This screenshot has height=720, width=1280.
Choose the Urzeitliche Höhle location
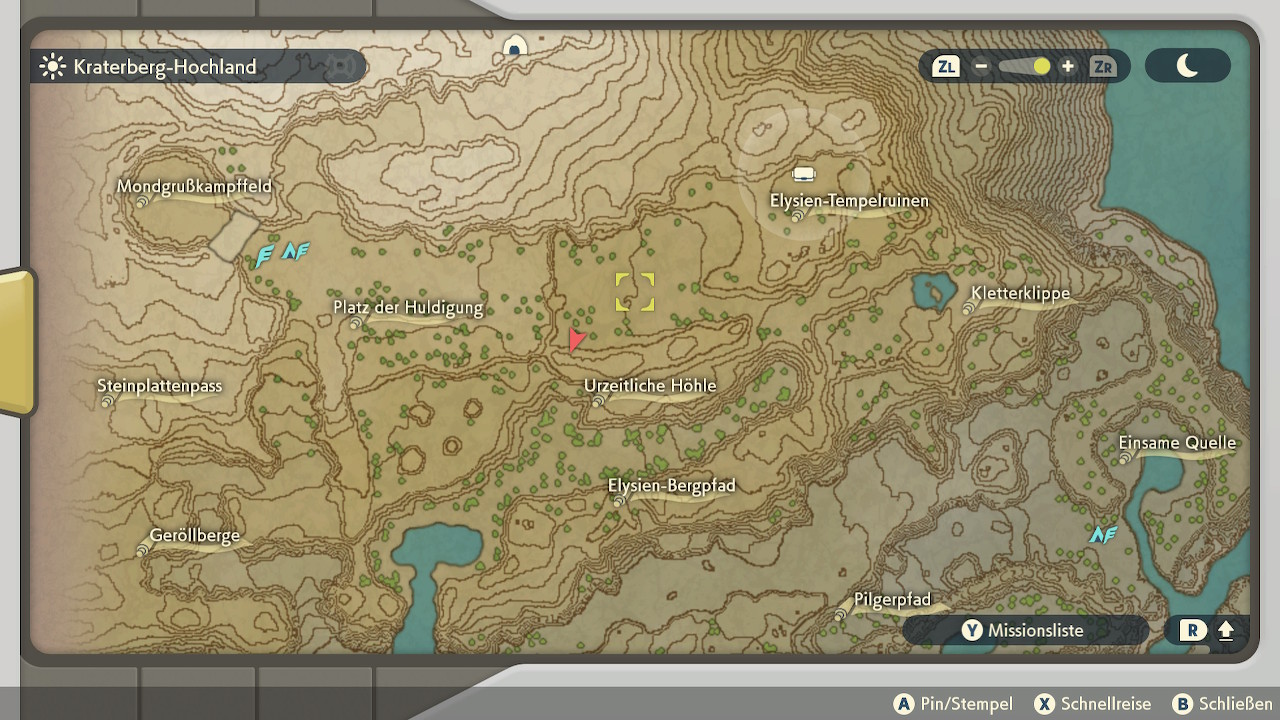[x=650, y=387]
